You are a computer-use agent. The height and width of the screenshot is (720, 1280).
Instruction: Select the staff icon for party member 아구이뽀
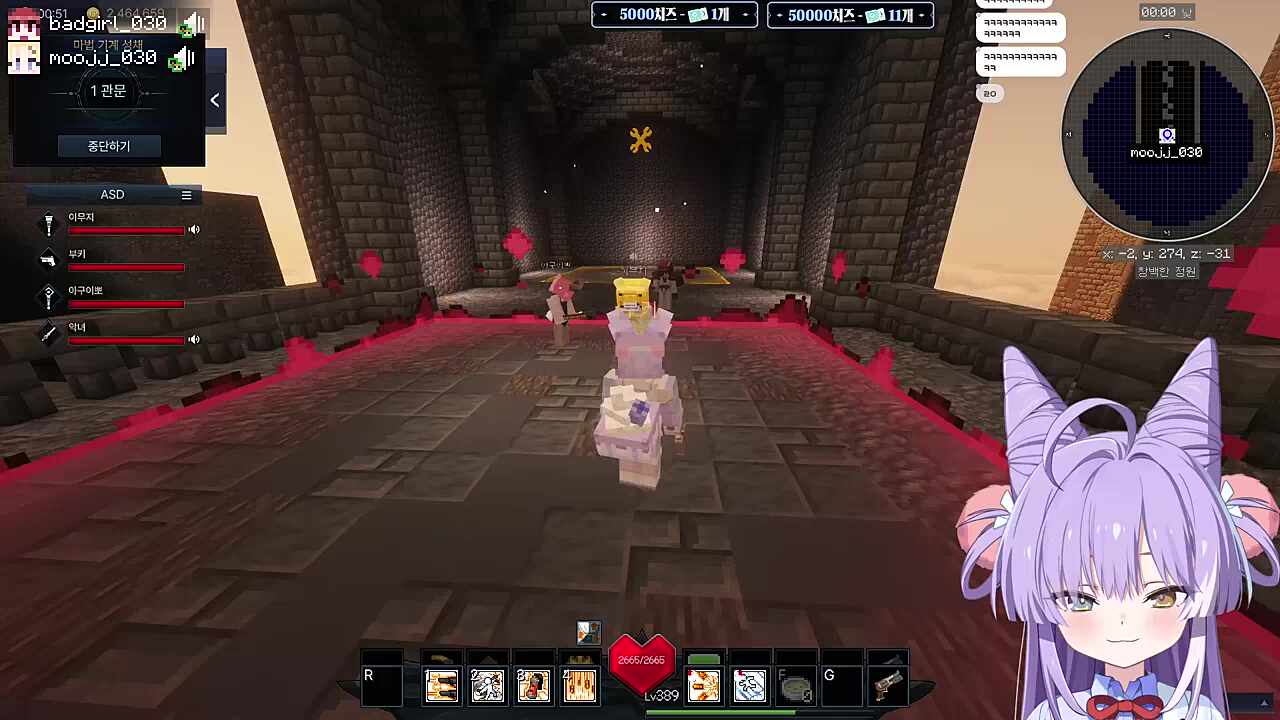coord(48,296)
